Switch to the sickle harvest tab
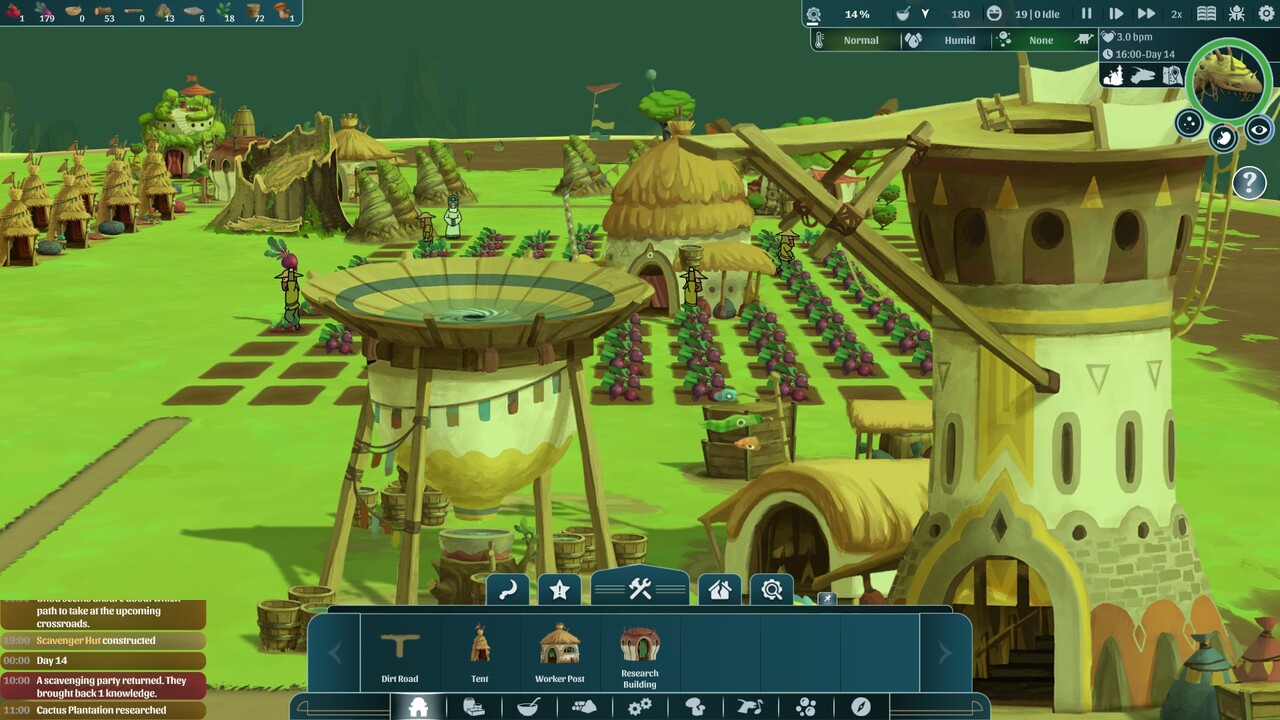 507,590
